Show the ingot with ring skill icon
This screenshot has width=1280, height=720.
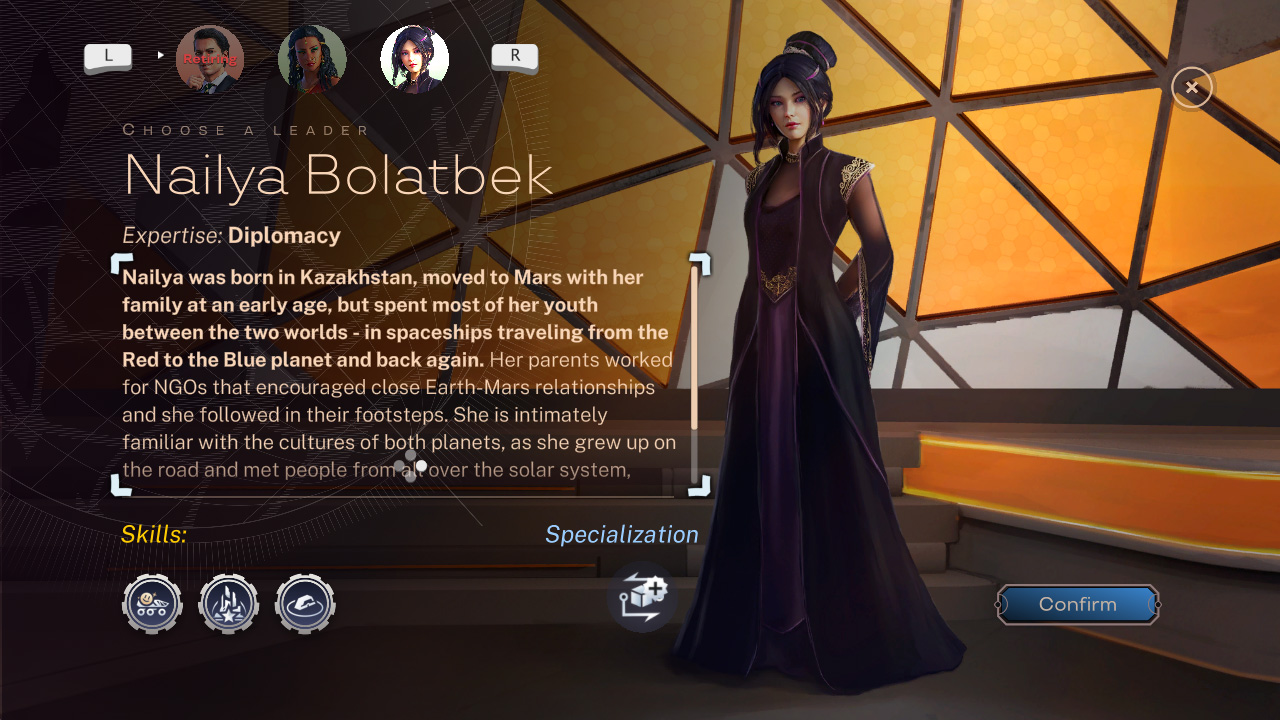[305, 604]
